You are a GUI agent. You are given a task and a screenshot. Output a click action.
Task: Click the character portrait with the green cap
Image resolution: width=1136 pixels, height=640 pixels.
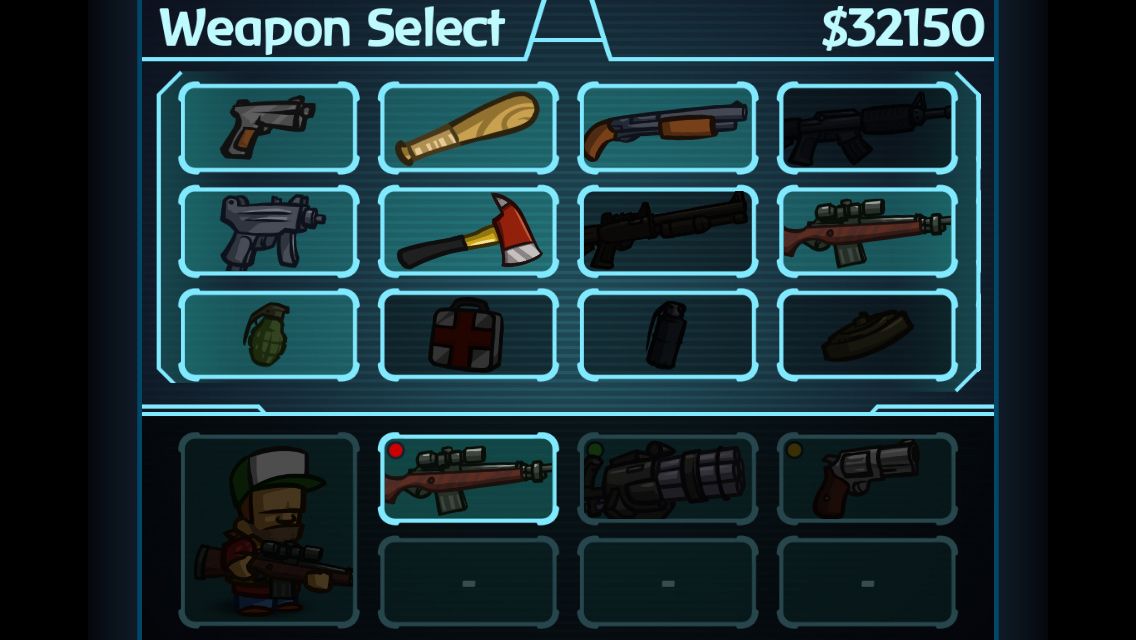point(268,530)
